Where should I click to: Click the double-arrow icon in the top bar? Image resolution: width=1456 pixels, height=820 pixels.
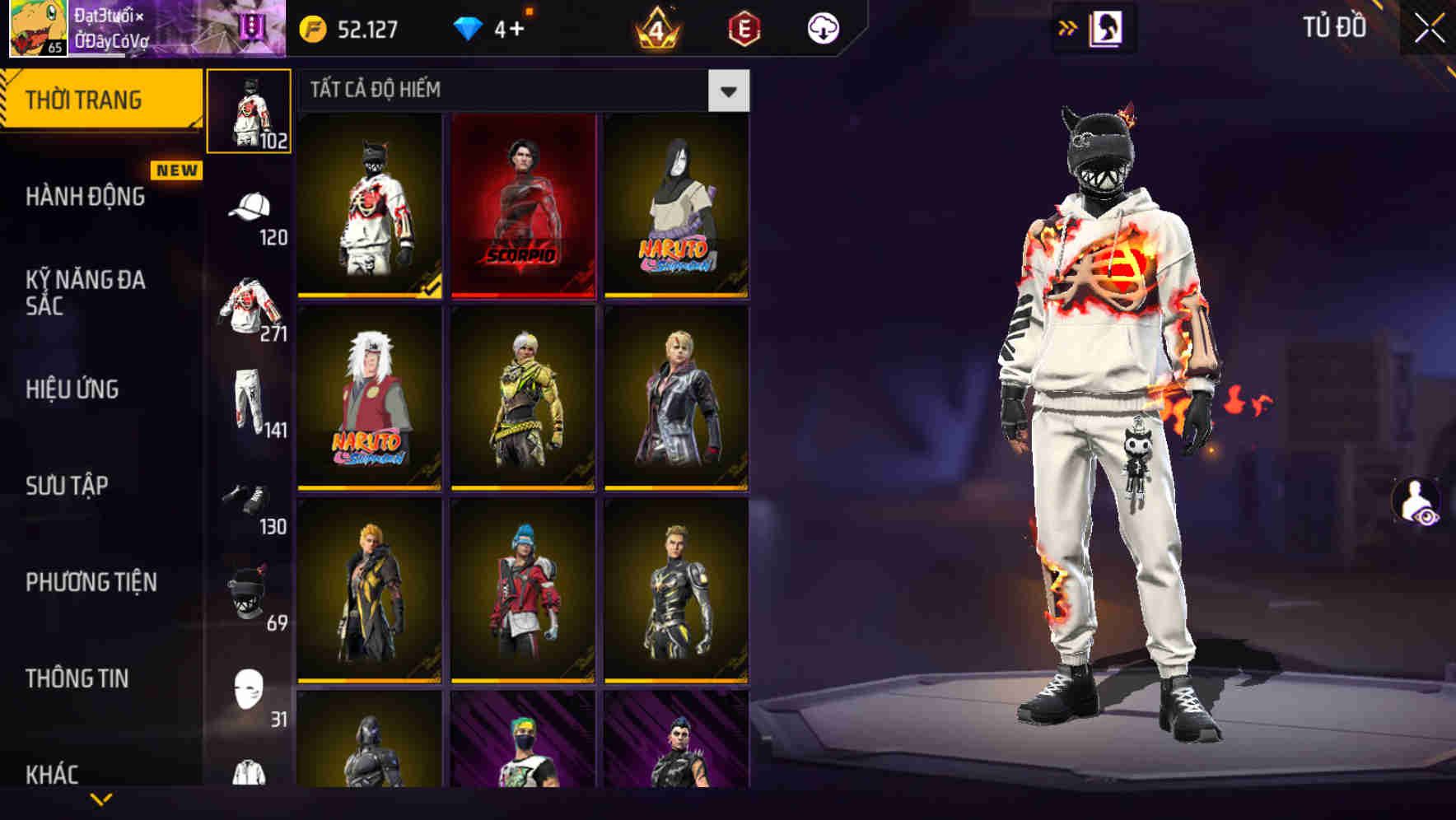[1068, 27]
